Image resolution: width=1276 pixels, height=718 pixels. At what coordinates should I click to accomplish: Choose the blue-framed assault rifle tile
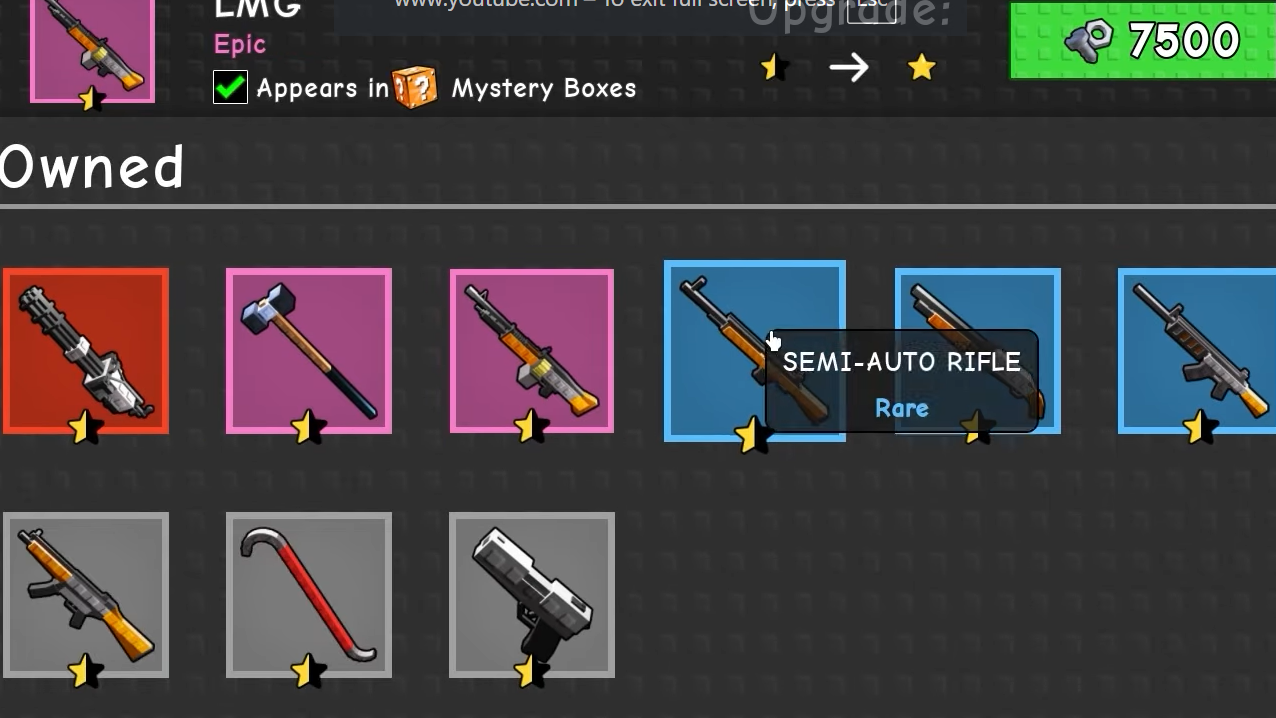[x=1197, y=350]
